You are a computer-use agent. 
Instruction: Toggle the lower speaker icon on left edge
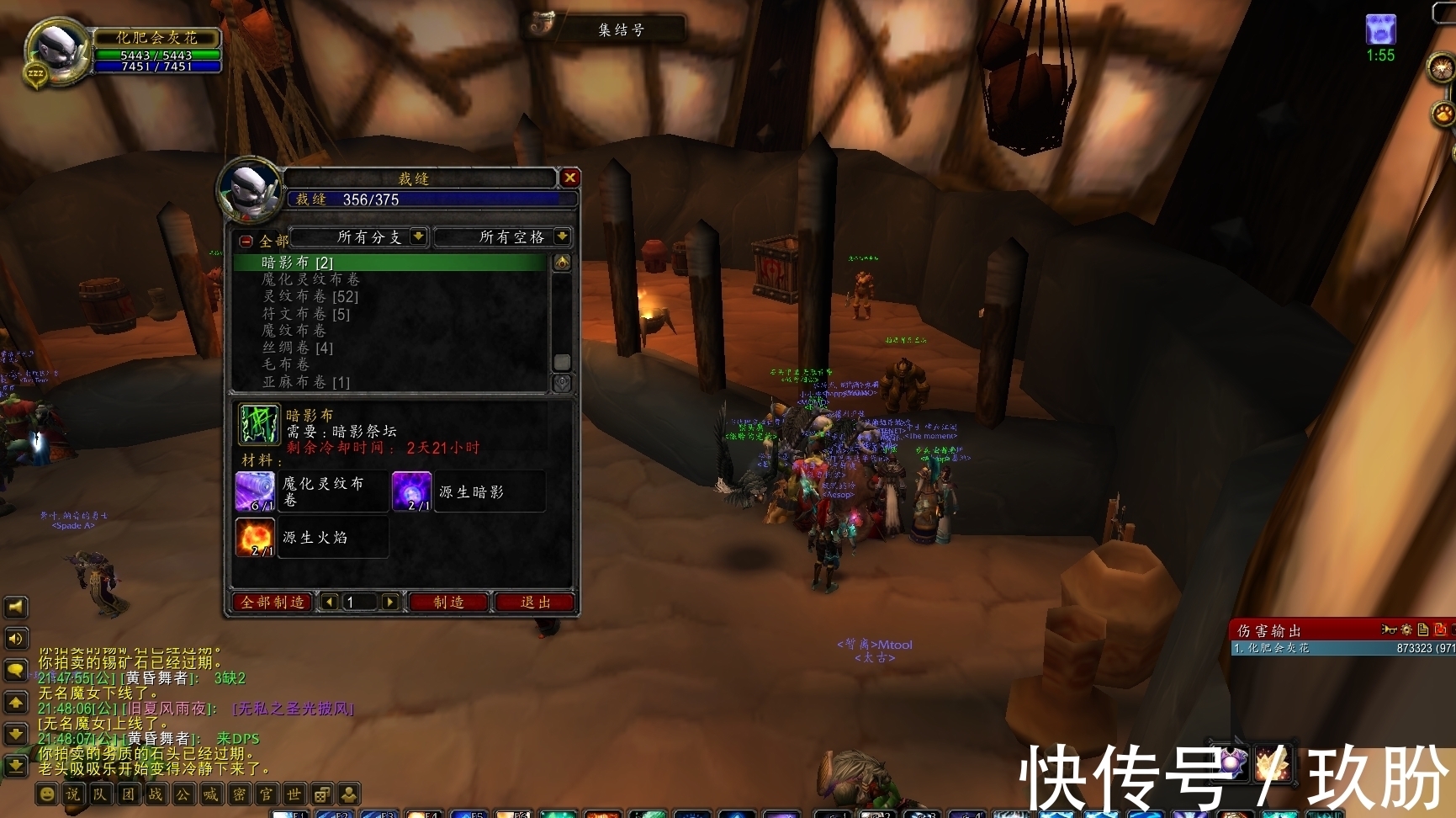(15, 639)
